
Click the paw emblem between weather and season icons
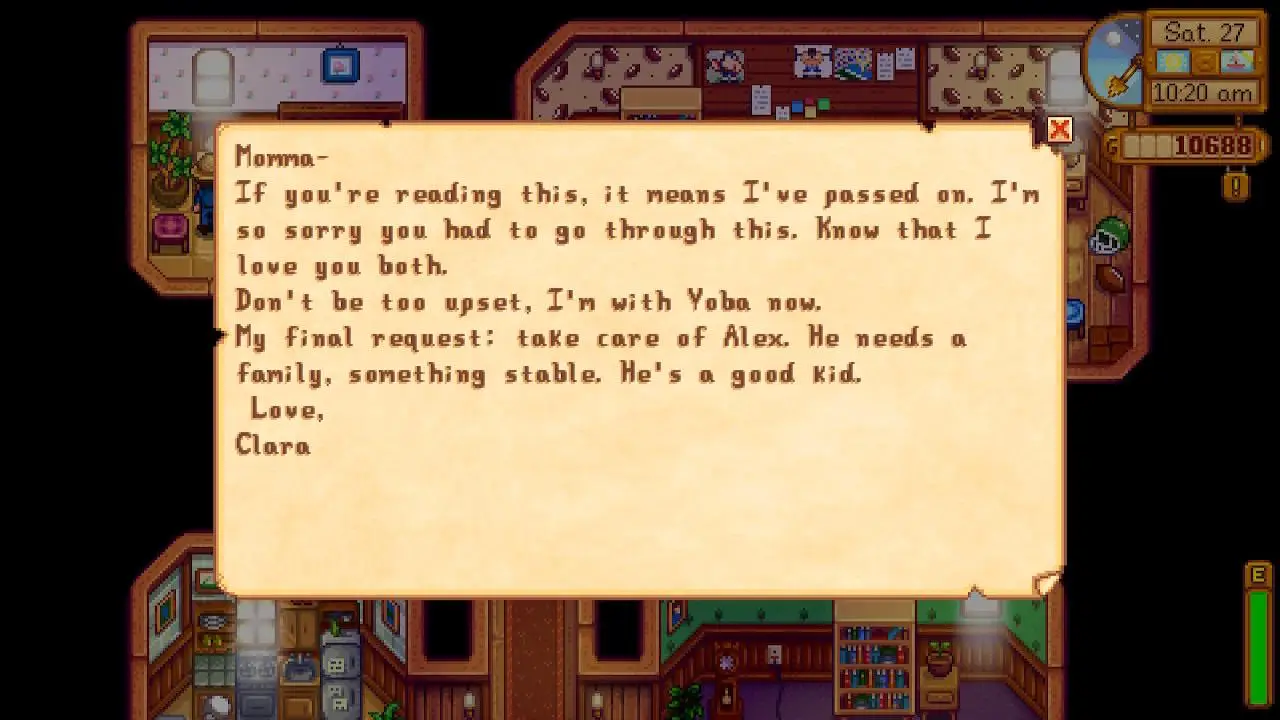click(x=1203, y=62)
